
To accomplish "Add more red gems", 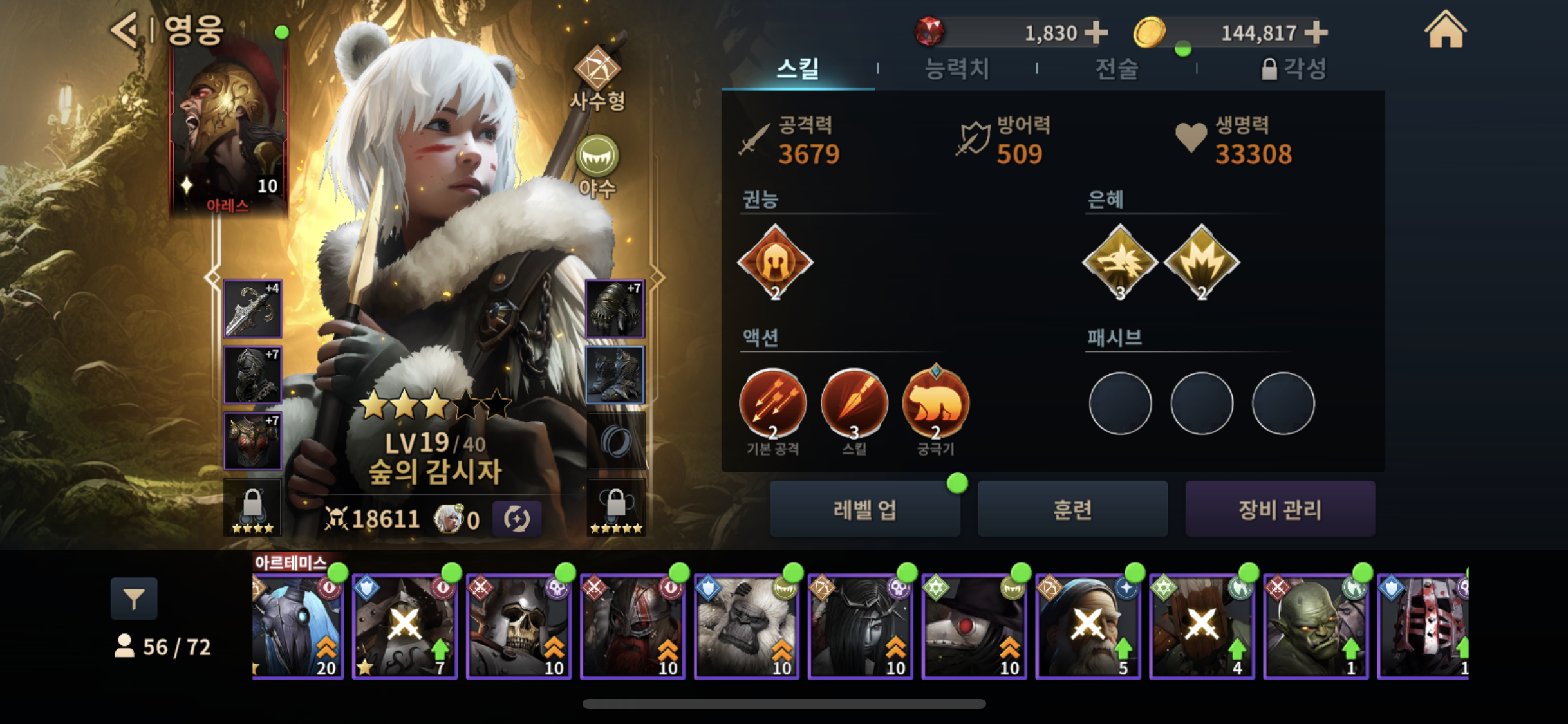I will click(x=1096, y=32).
